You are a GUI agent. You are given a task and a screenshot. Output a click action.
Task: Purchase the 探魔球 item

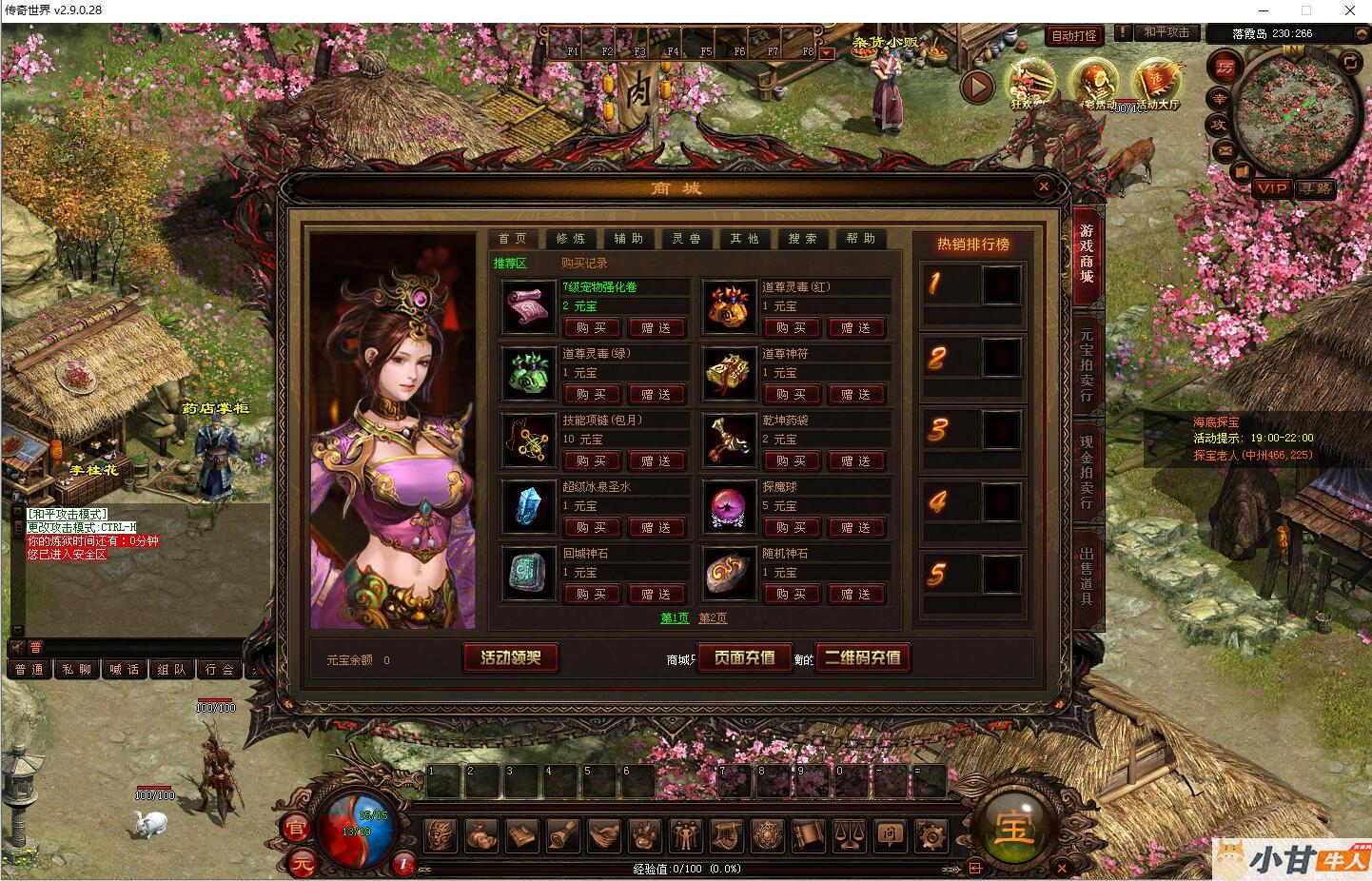(x=791, y=528)
